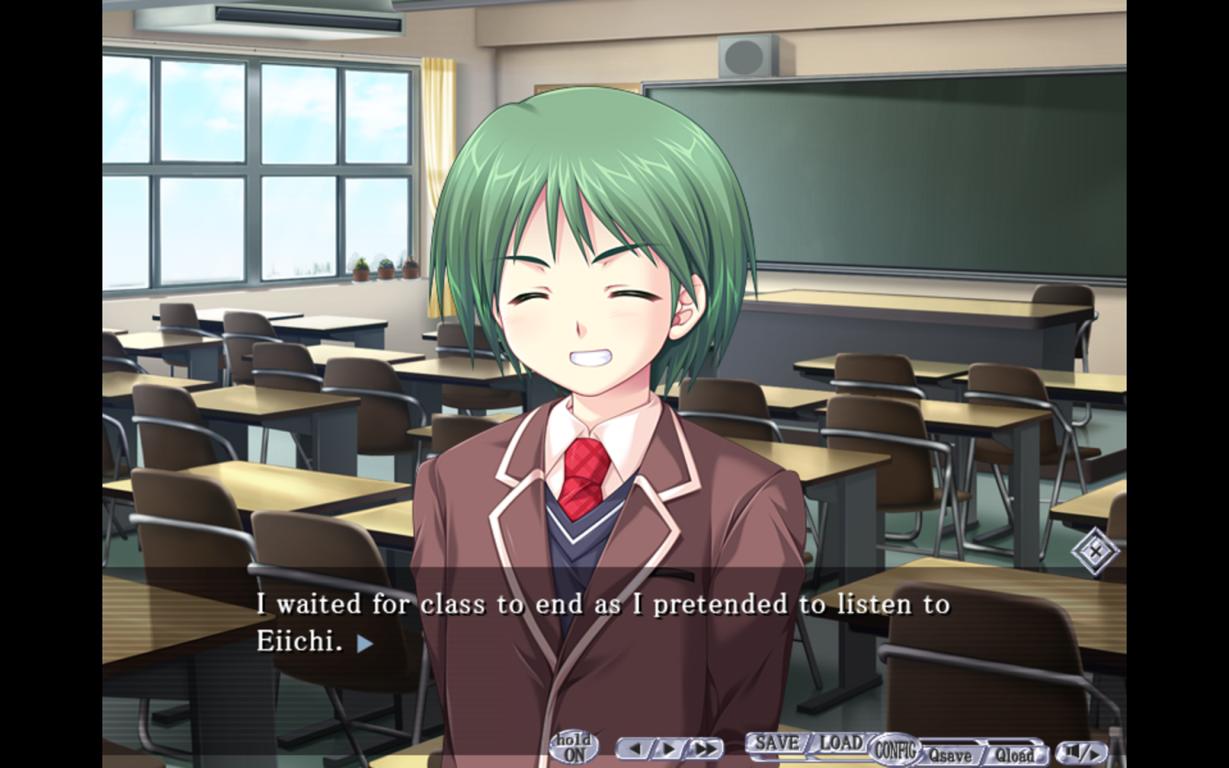The height and width of the screenshot is (768, 1229).
Task: Open the LOAD menu
Action: pos(840,744)
